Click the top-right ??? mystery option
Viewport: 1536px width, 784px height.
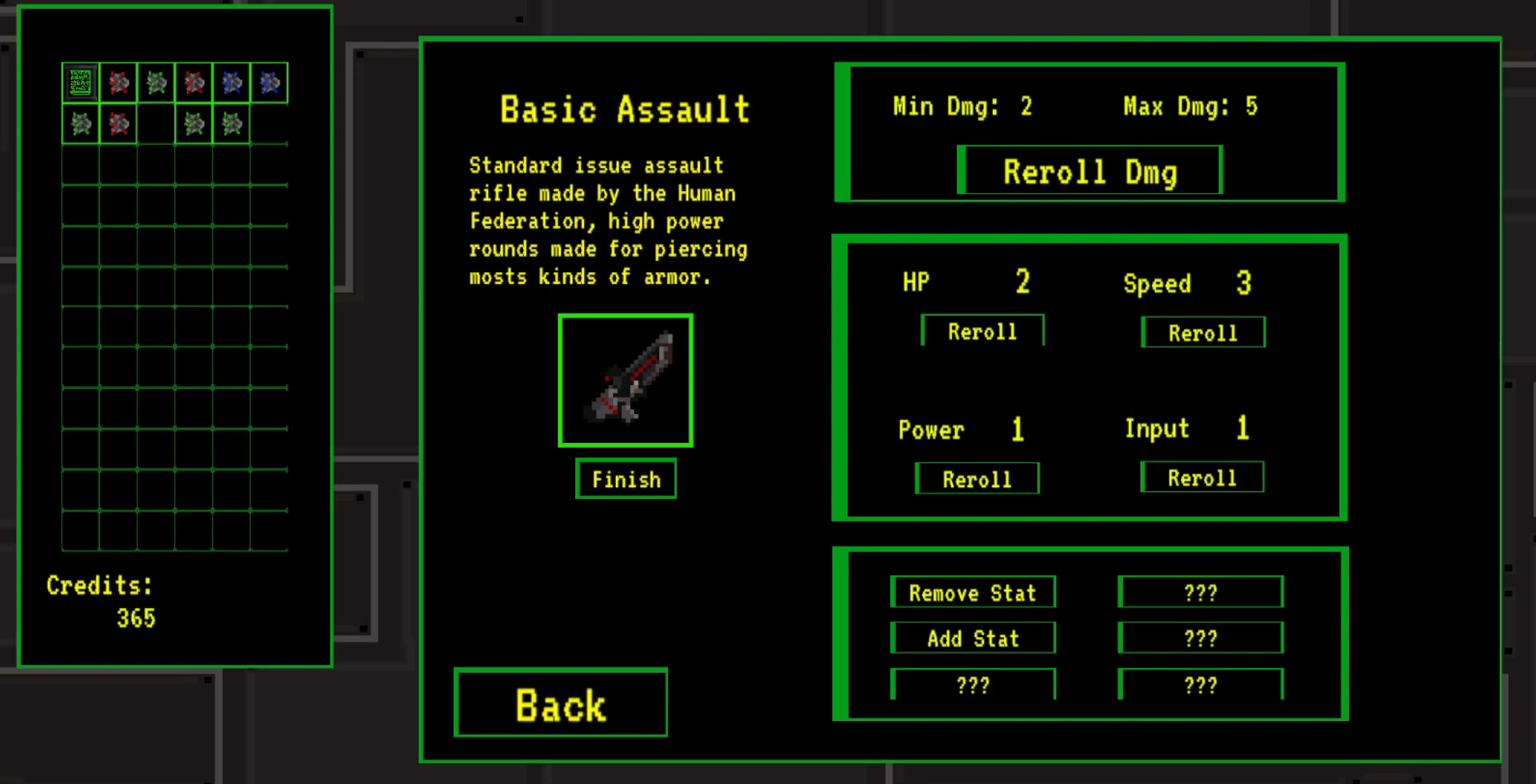coord(1201,592)
